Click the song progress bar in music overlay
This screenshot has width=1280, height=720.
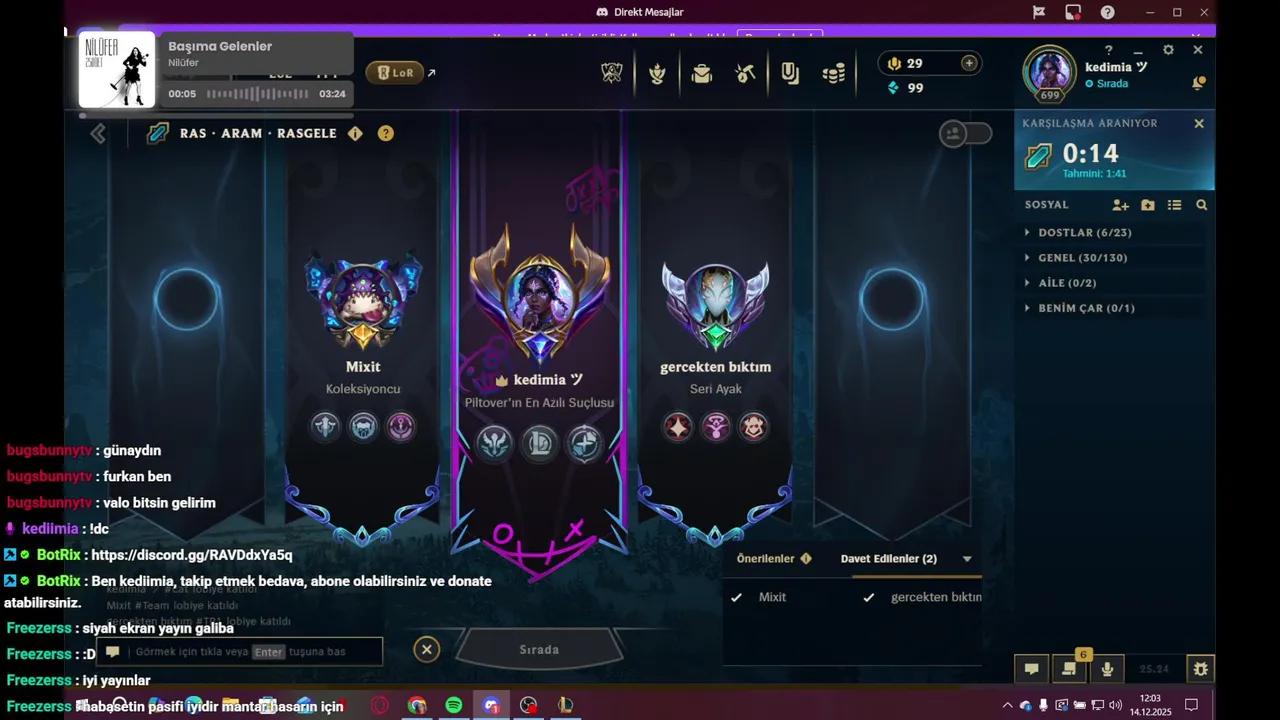point(258,94)
